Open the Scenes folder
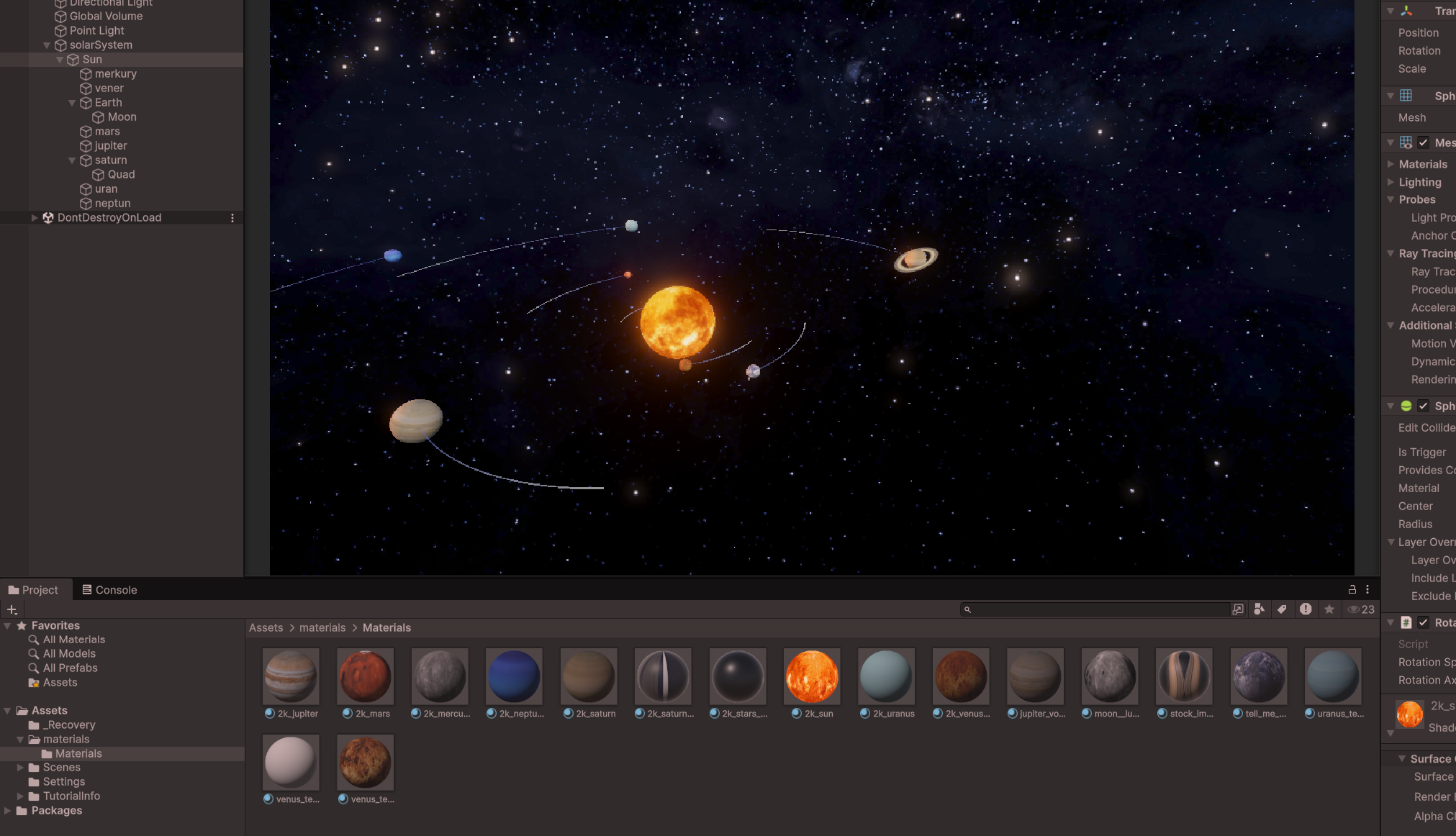1456x836 pixels. [x=61, y=768]
